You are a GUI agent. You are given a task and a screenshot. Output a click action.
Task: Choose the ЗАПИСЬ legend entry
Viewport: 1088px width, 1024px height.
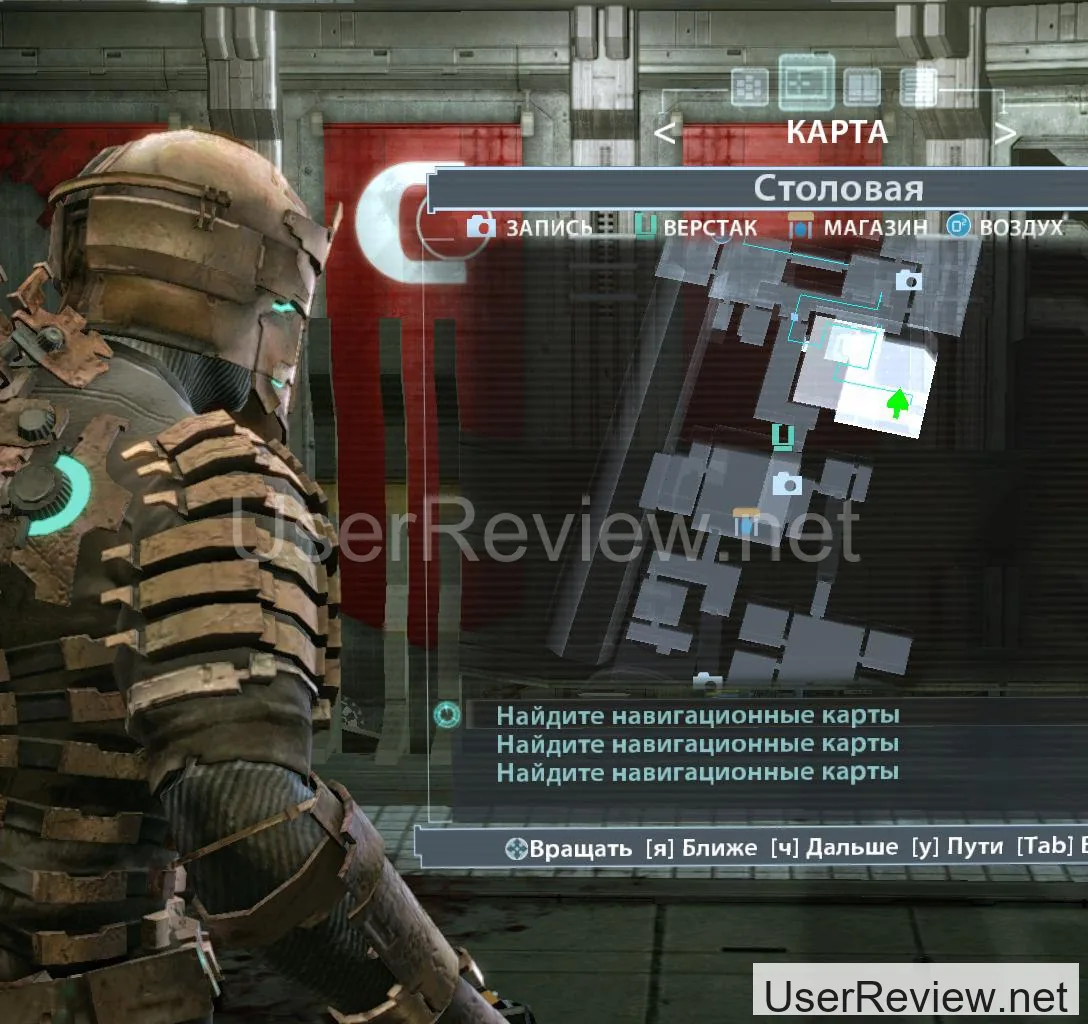click(x=530, y=227)
